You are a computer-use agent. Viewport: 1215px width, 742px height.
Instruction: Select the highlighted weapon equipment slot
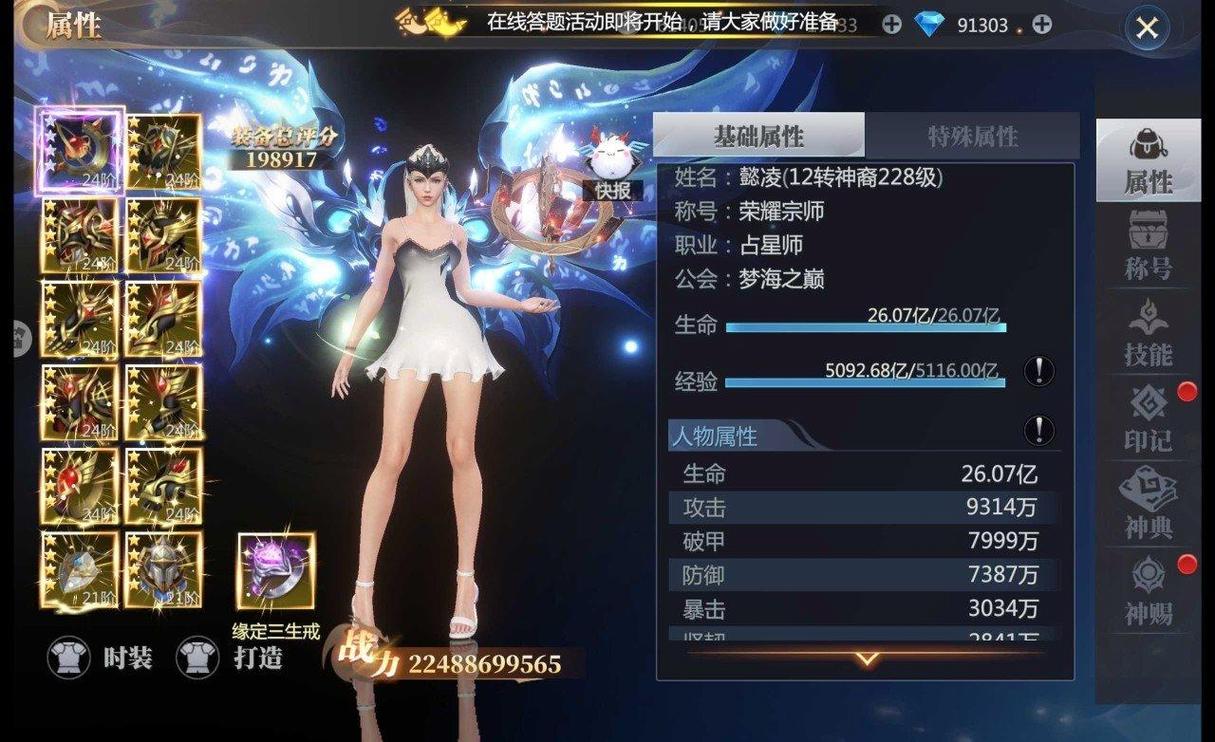coord(80,151)
